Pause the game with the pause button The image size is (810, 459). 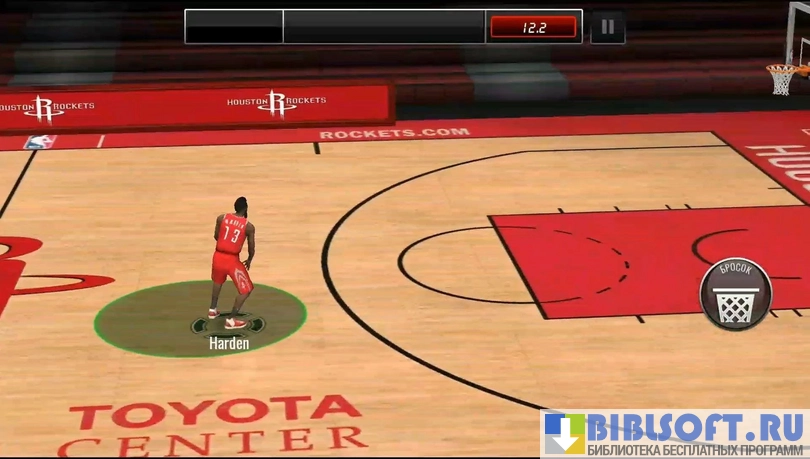[607, 27]
